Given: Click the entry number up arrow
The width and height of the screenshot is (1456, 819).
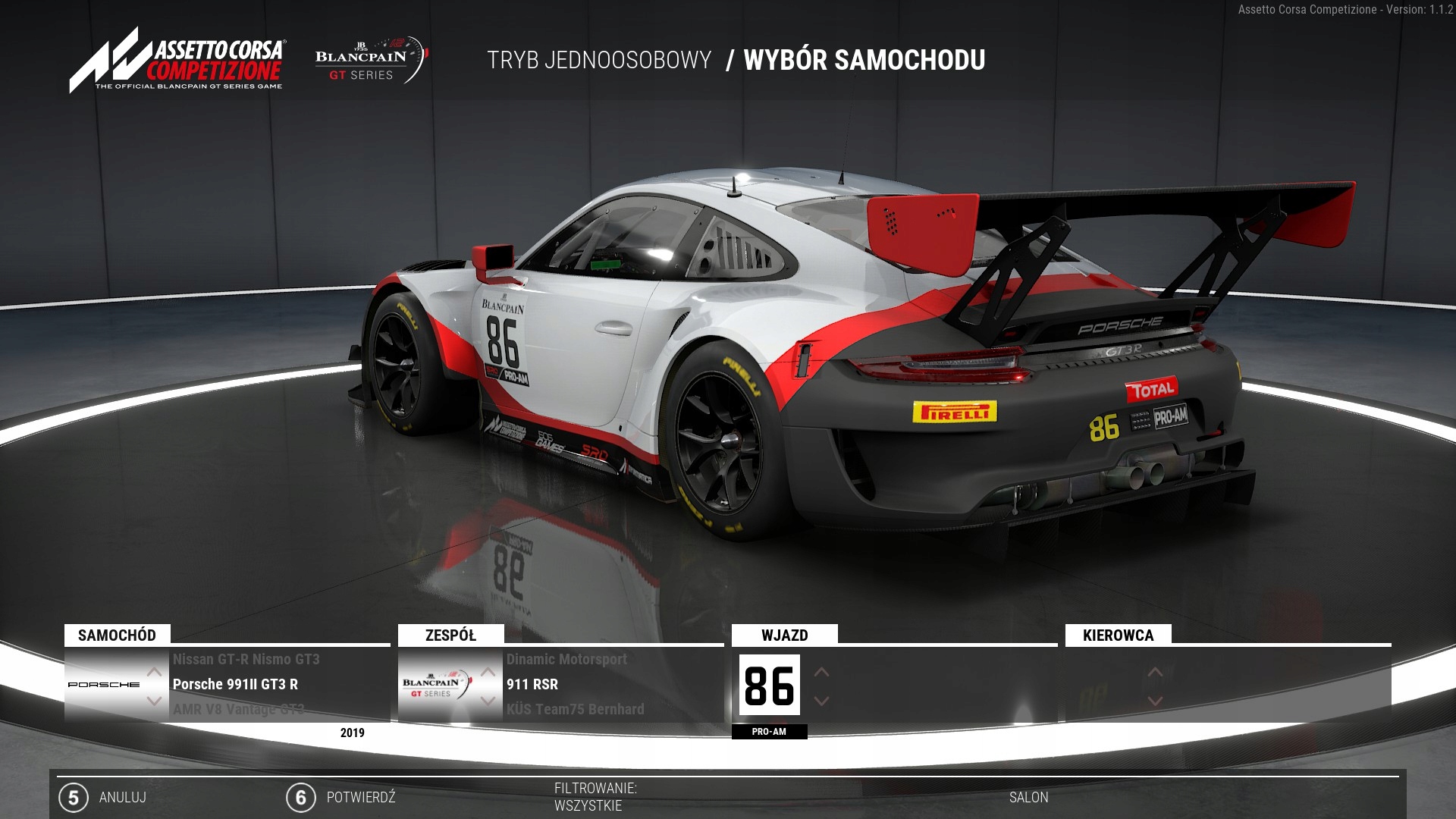Looking at the screenshot, I should 821,672.
